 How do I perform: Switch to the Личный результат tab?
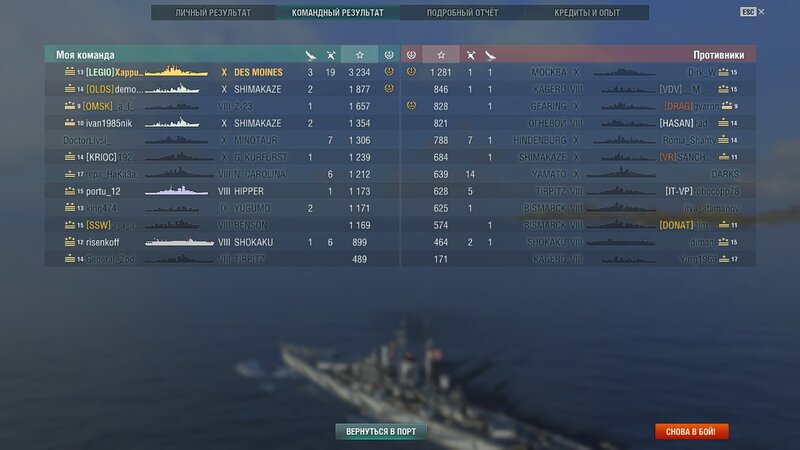point(212,13)
